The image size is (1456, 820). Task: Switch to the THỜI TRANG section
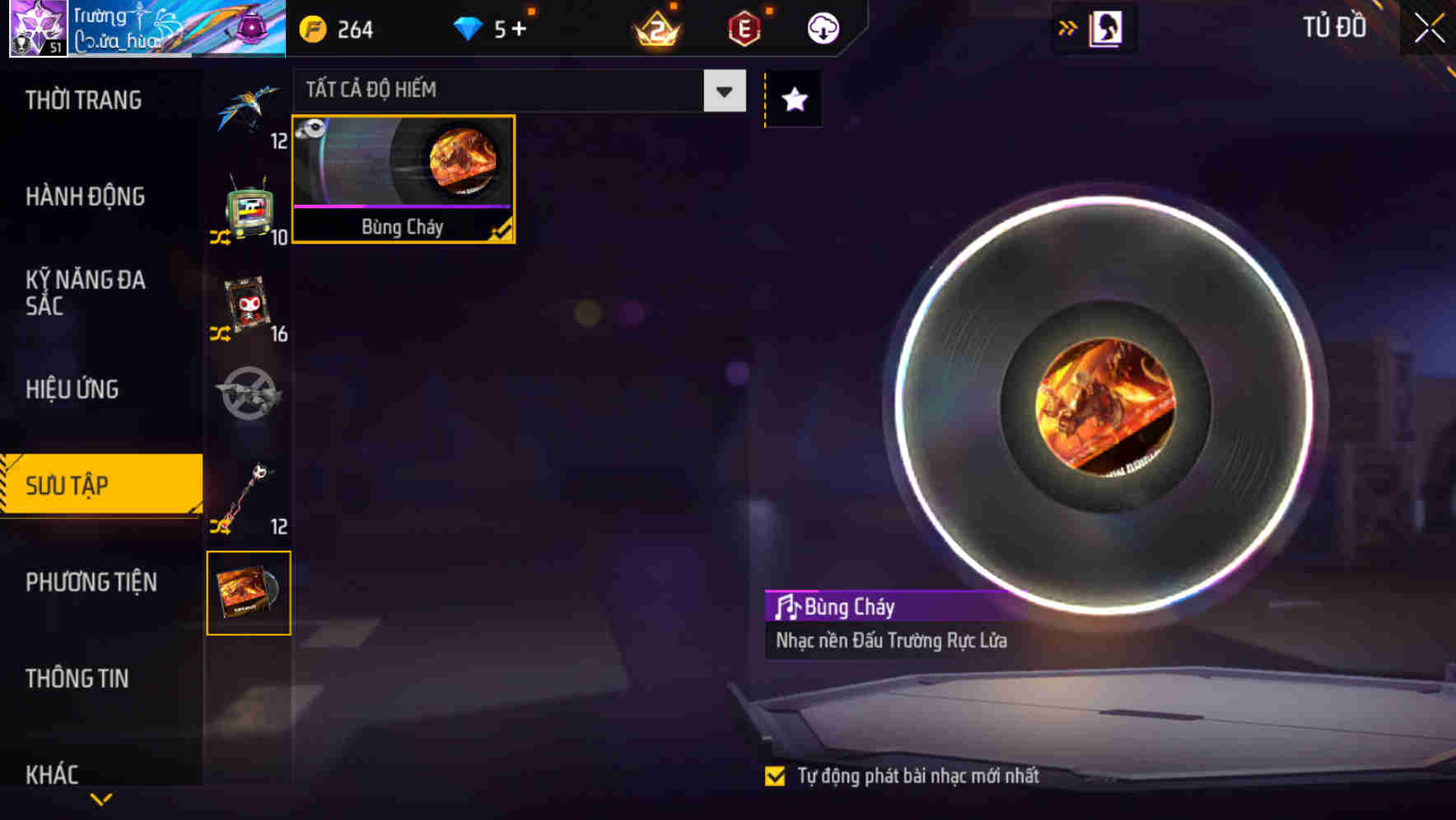pyautogui.click(x=82, y=100)
